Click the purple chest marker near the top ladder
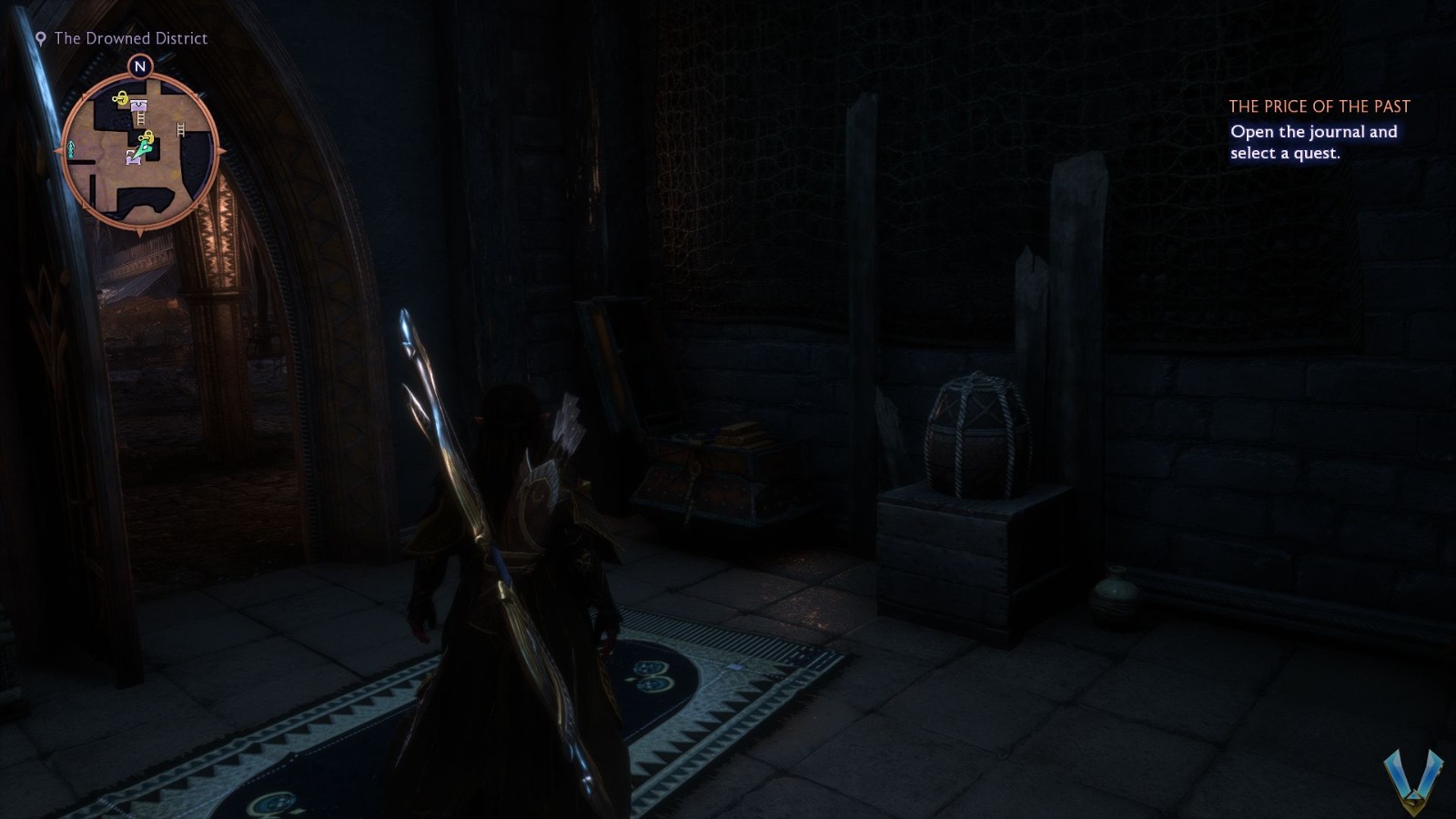 pos(137,106)
